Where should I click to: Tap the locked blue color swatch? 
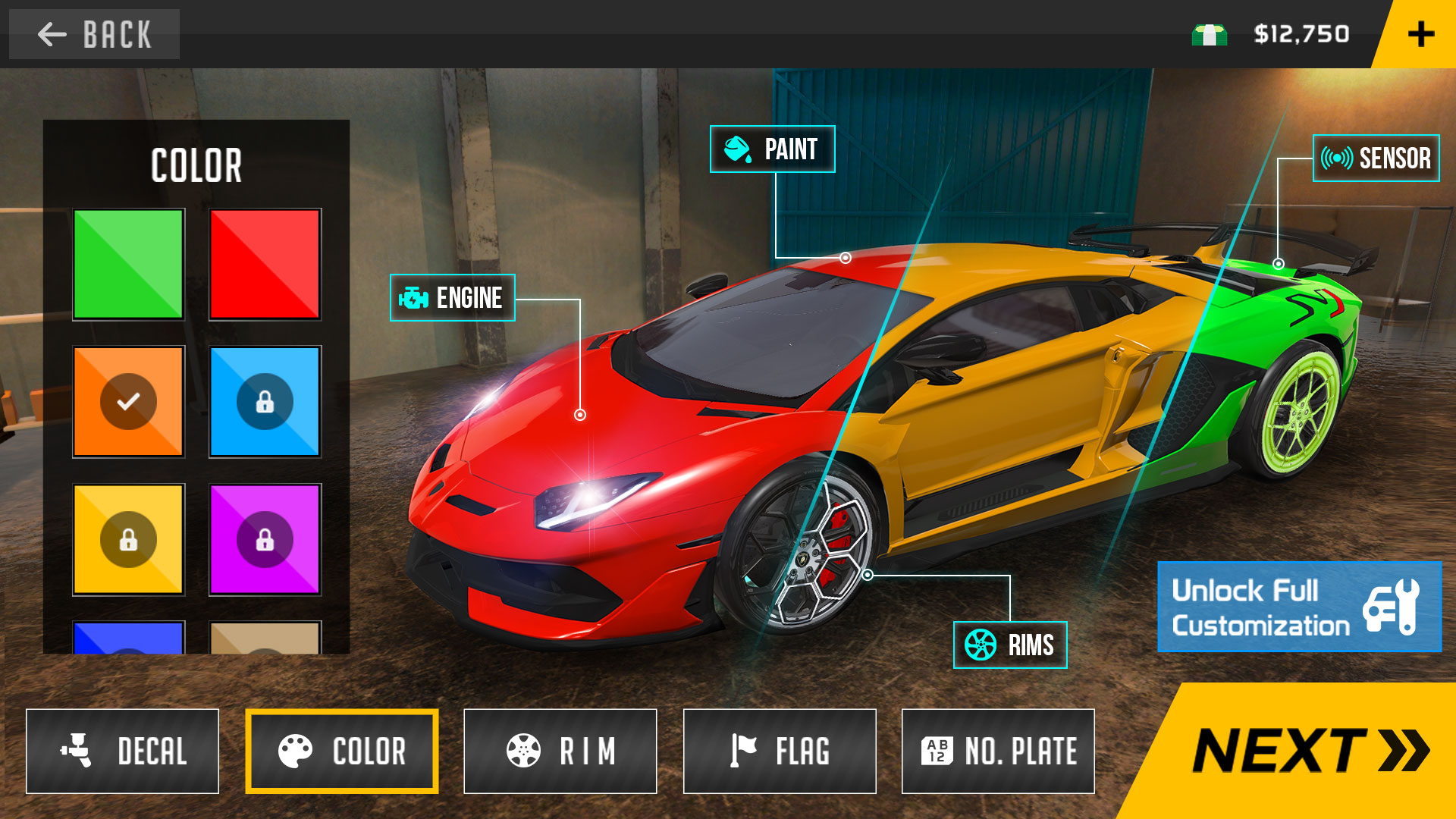(x=265, y=400)
